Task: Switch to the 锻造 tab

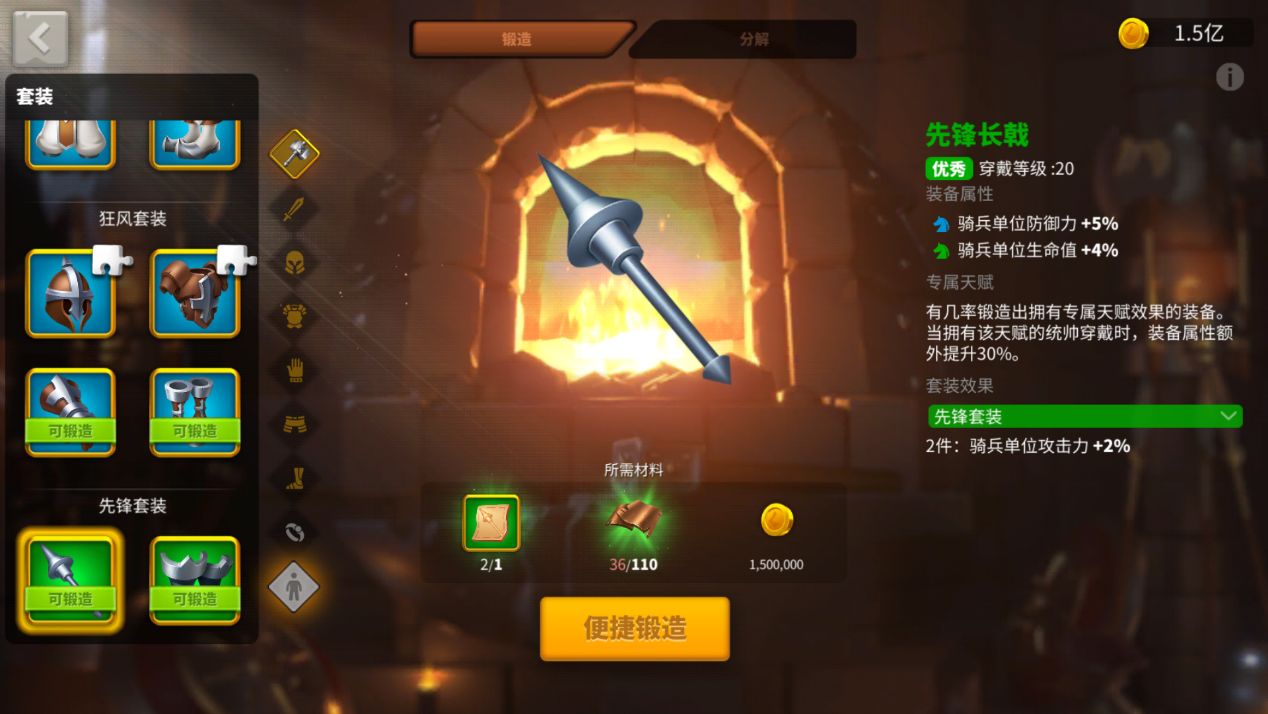Action: click(x=518, y=40)
